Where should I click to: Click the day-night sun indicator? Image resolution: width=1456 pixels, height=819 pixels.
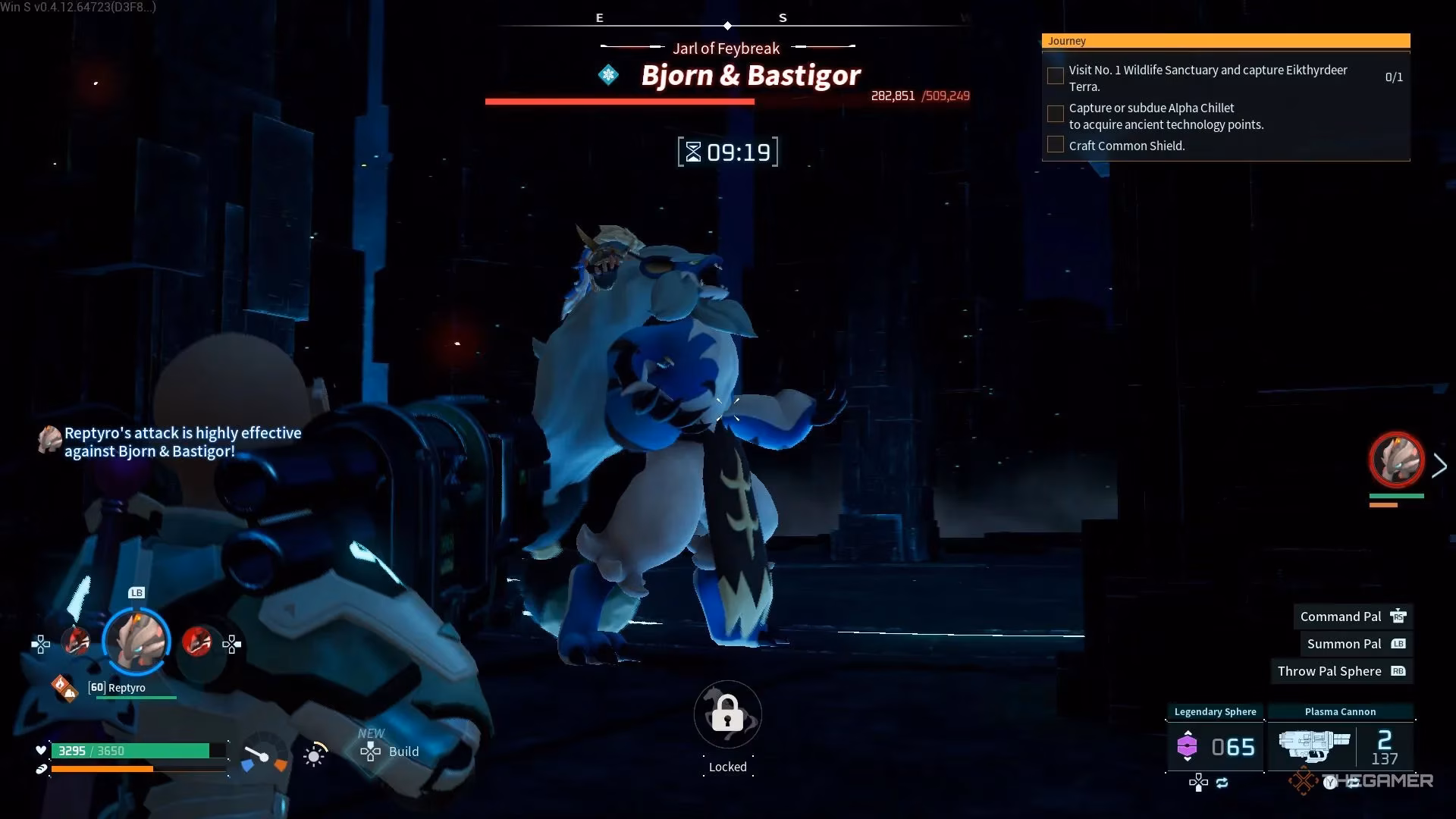point(314,755)
